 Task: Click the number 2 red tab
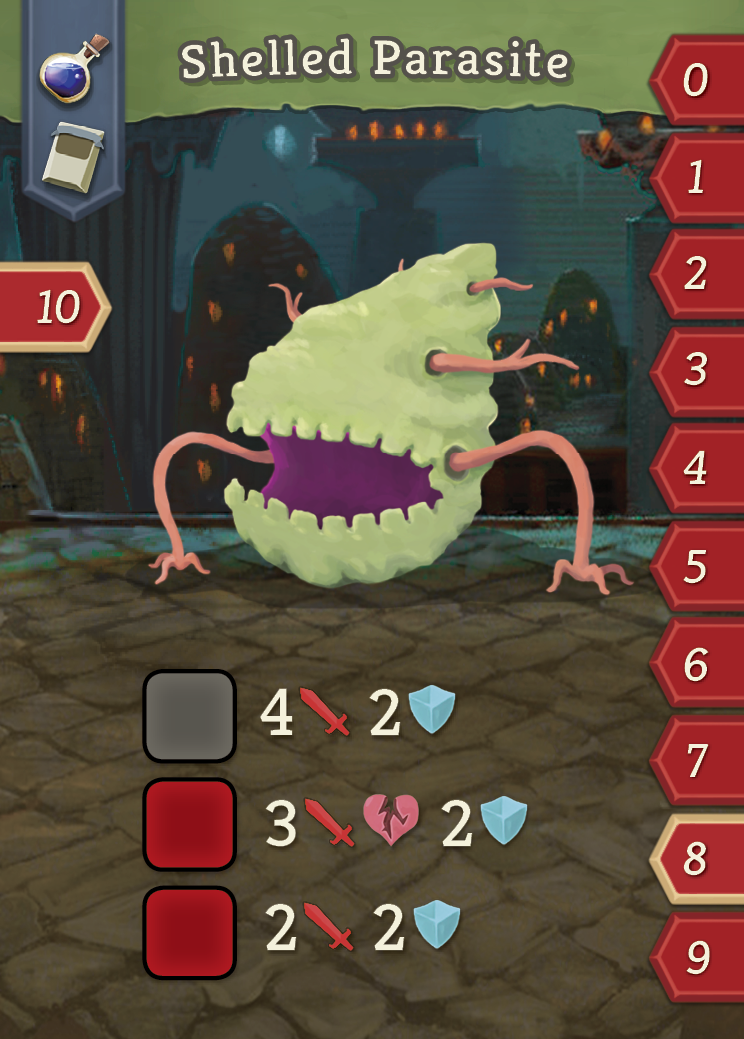click(x=697, y=274)
